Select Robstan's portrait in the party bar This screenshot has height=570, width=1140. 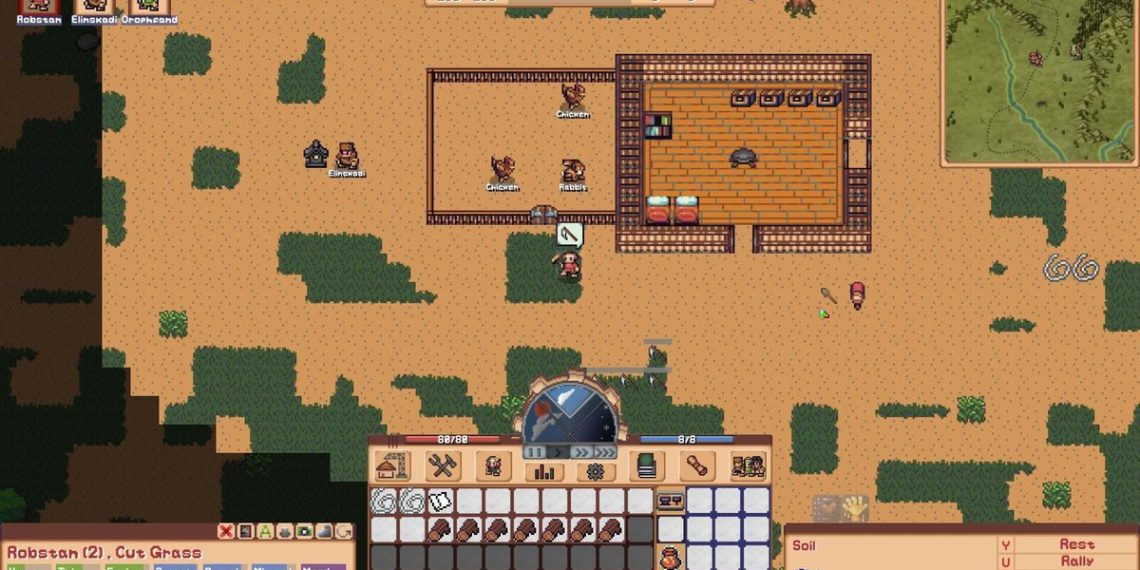(39, 6)
